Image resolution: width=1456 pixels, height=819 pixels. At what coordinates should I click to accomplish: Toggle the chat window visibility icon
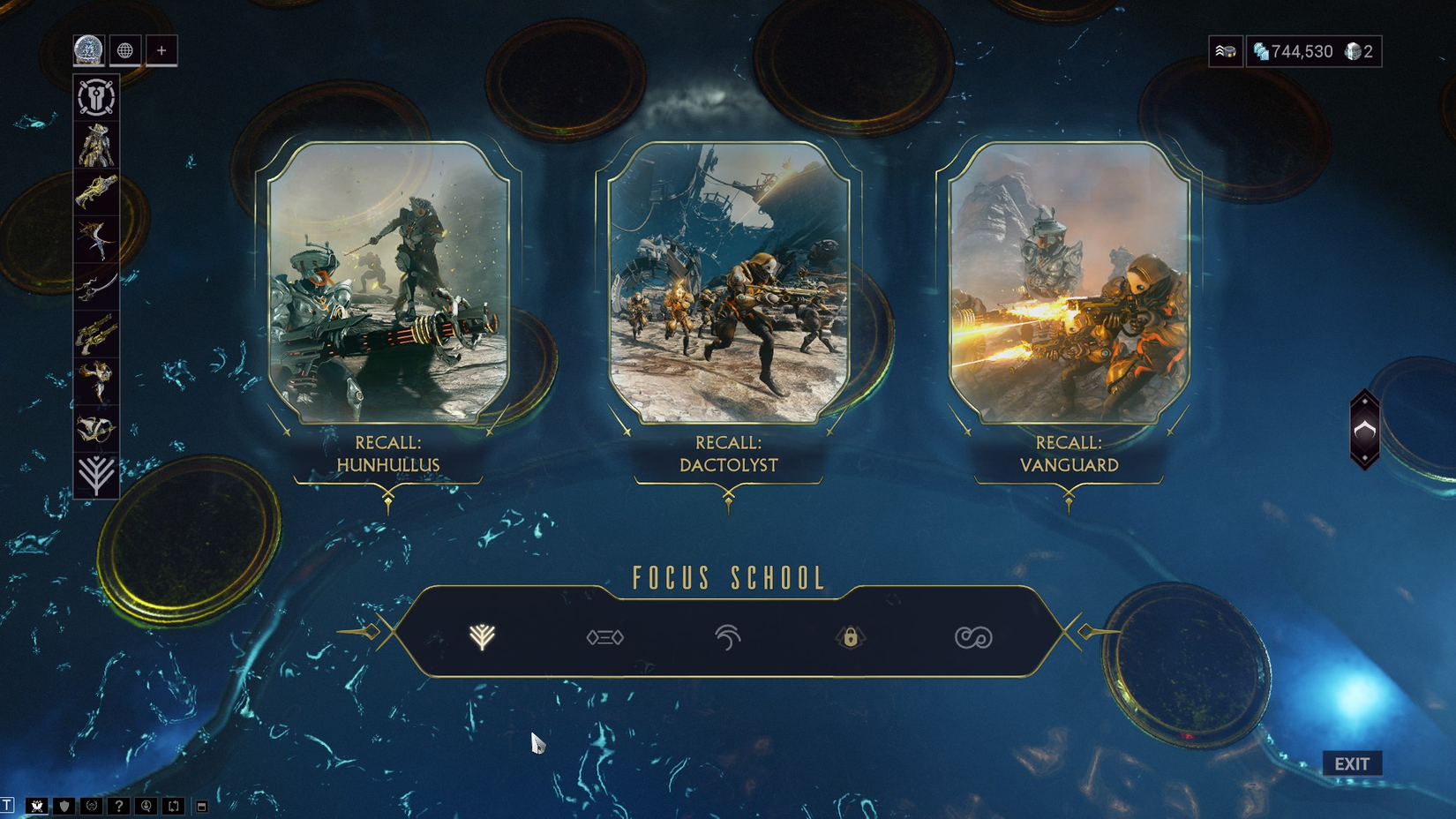(x=201, y=806)
